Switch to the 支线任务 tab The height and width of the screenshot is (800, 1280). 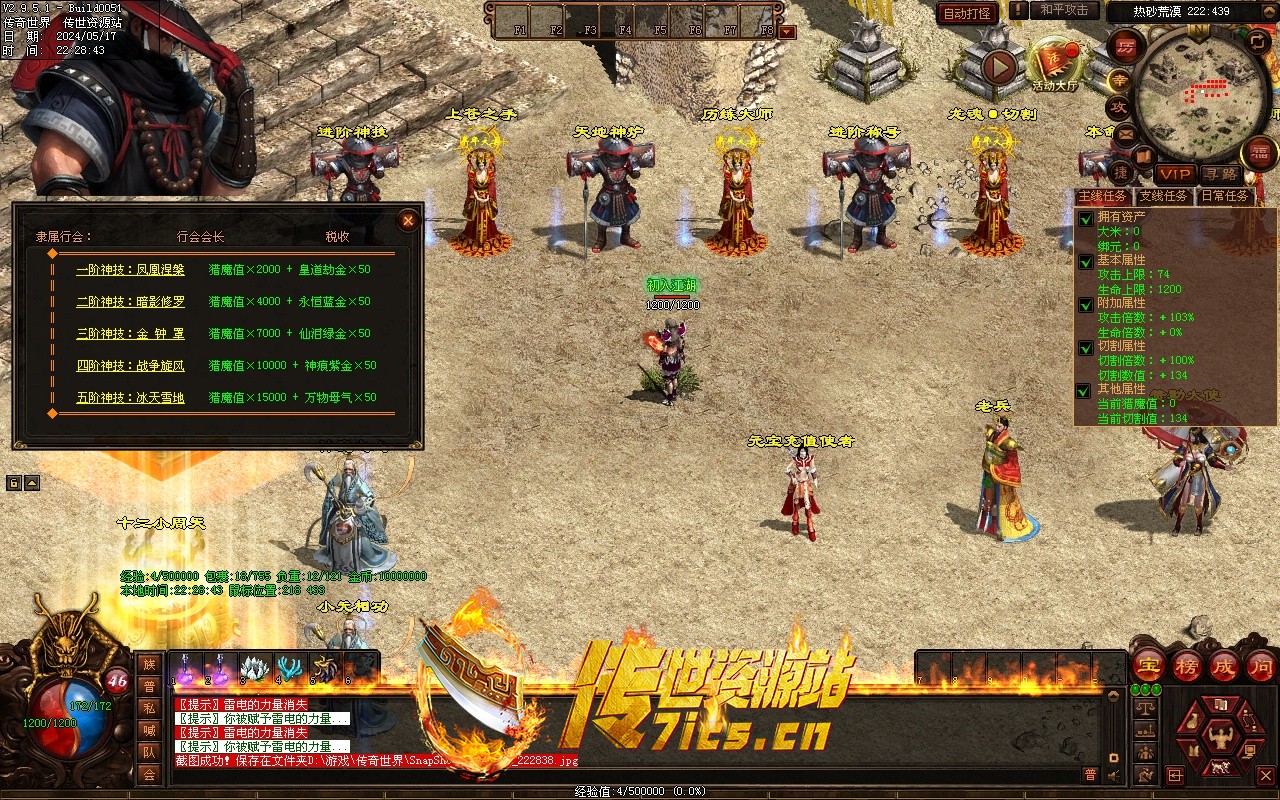pyautogui.click(x=1164, y=196)
